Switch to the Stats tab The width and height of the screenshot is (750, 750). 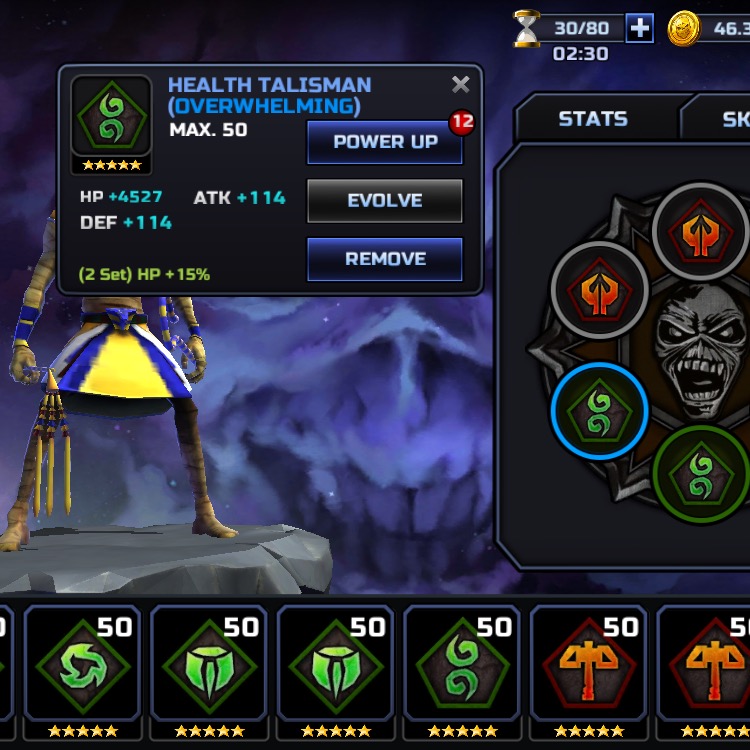tap(592, 119)
